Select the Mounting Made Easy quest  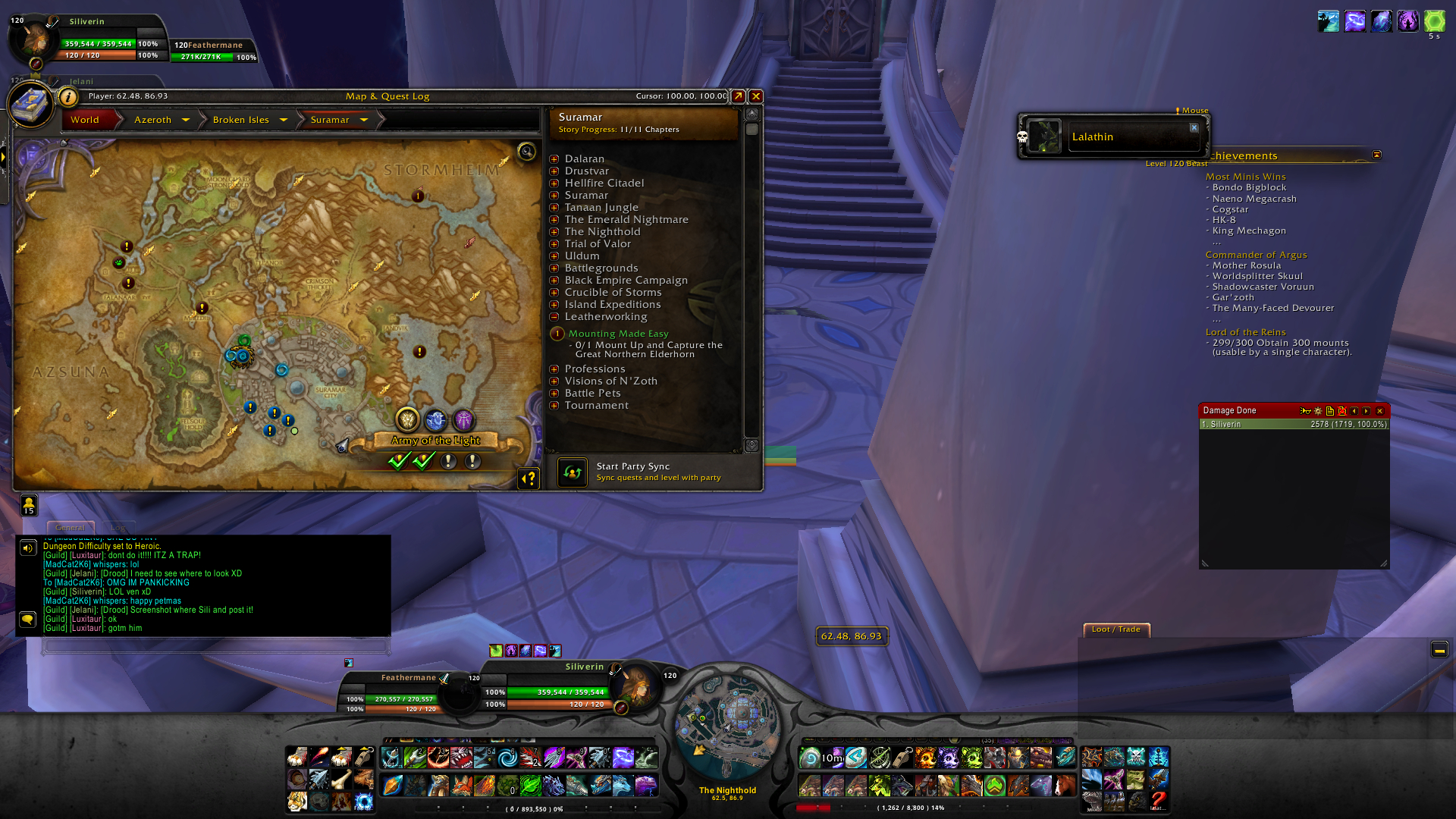[618, 334]
